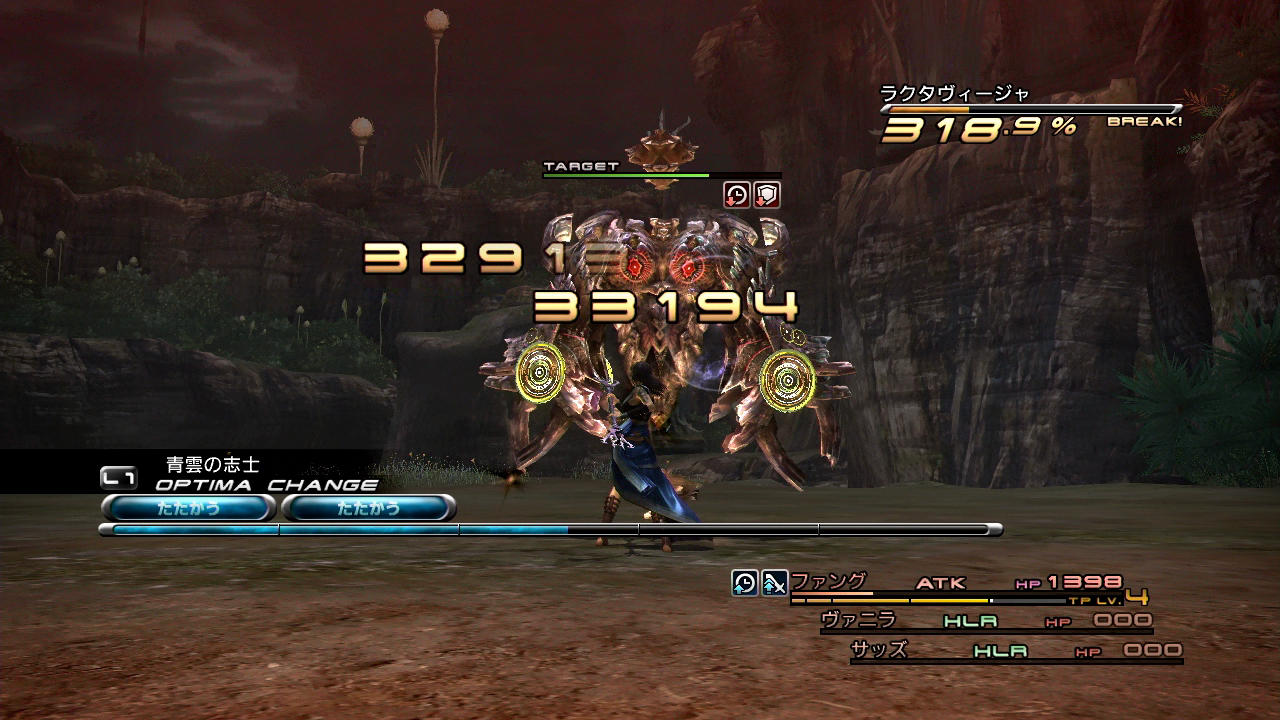Click the ラクタヴィージャ enemy name panel
The image size is (1280, 720).
tap(954, 94)
